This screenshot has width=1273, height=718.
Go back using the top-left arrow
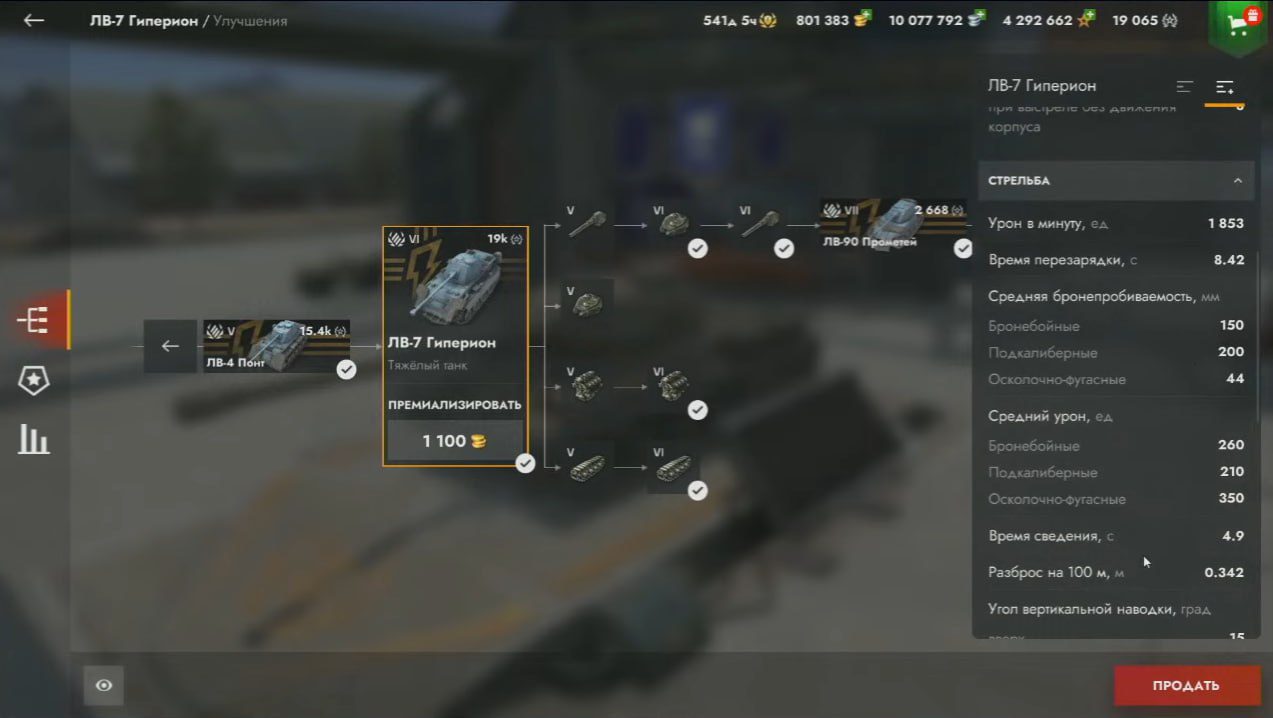click(34, 20)
